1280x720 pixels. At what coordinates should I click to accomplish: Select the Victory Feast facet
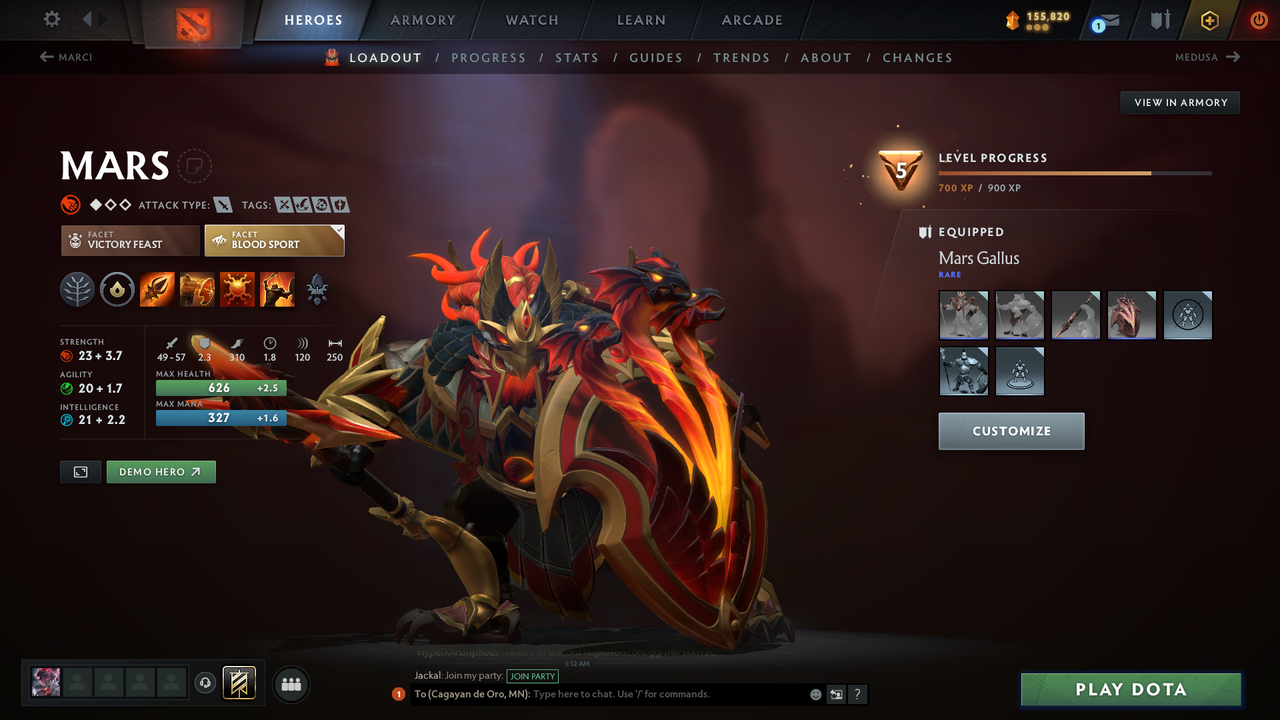pos(129,240)
